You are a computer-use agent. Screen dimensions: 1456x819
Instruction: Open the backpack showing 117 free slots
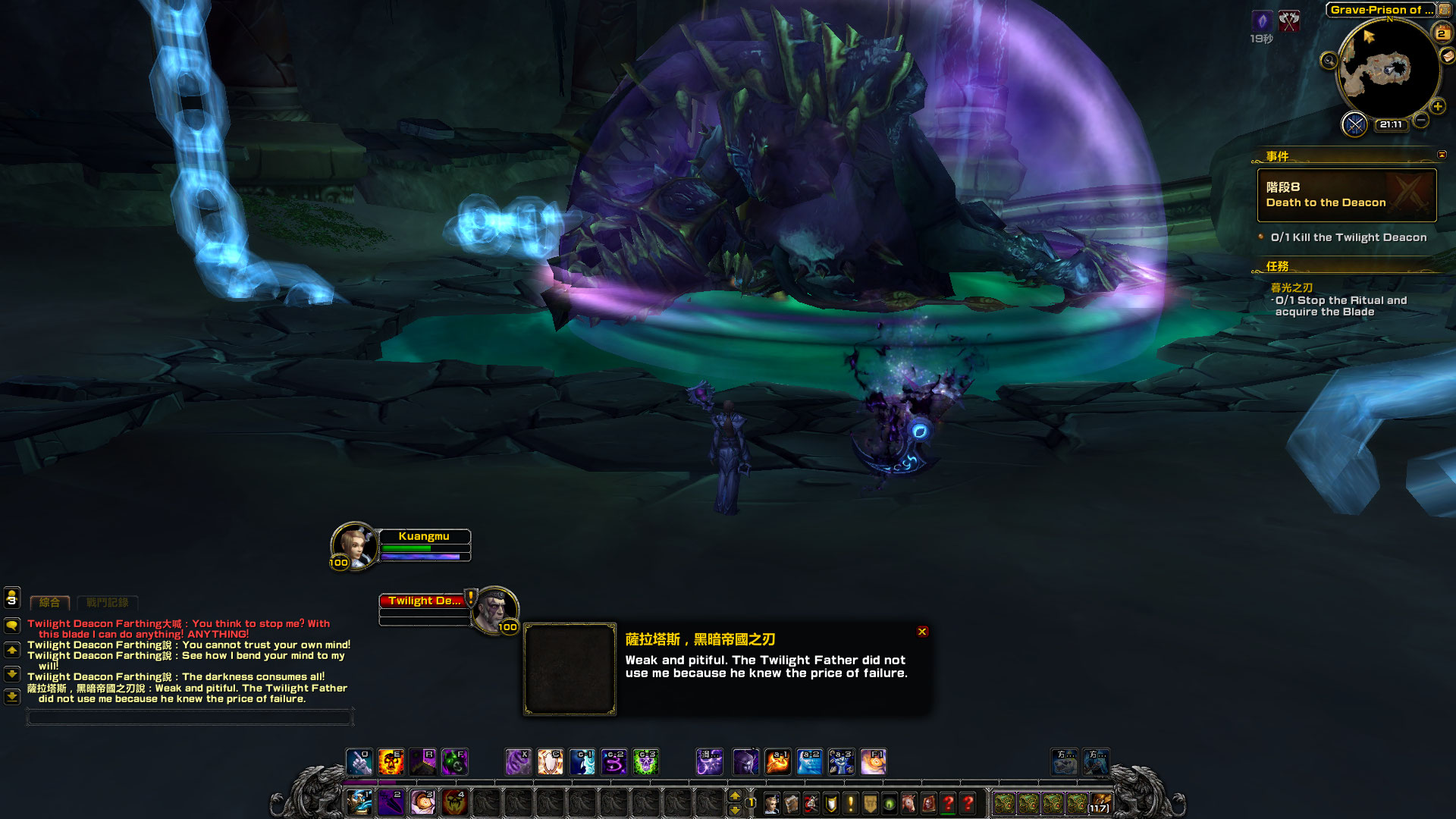coord(1100,803)
